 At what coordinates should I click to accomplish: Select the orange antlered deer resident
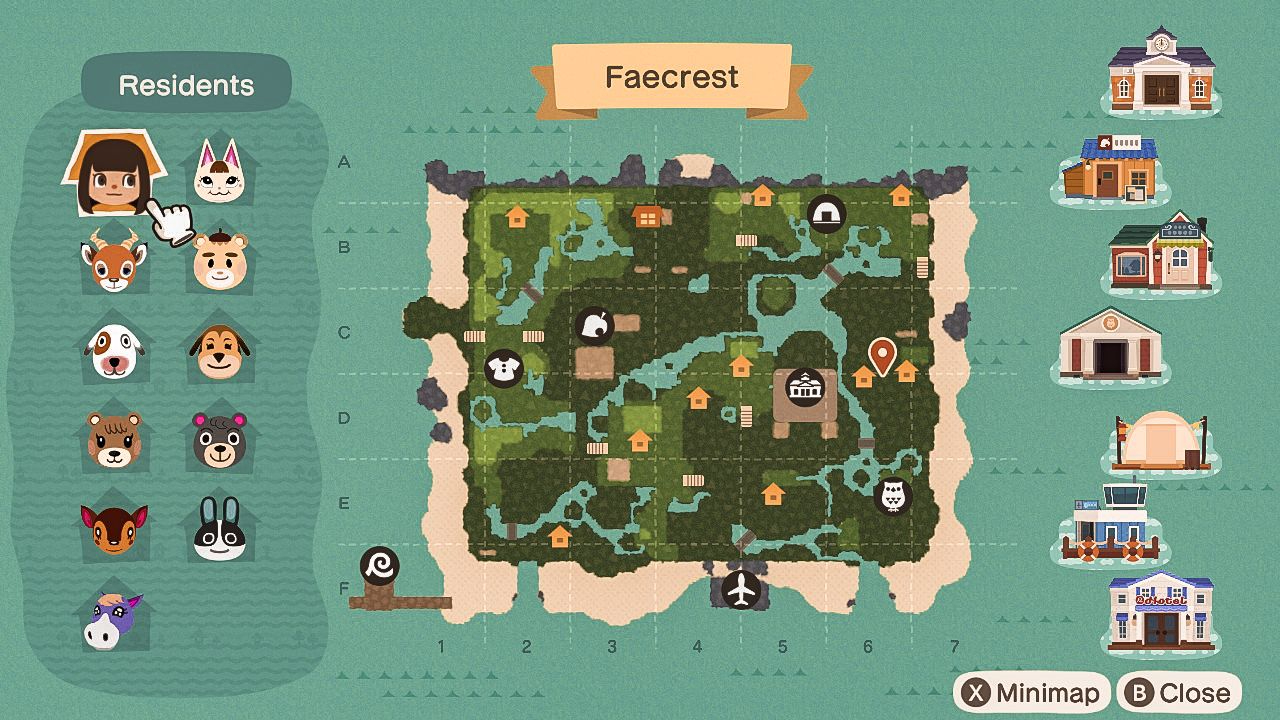click(x=113, y=260)
